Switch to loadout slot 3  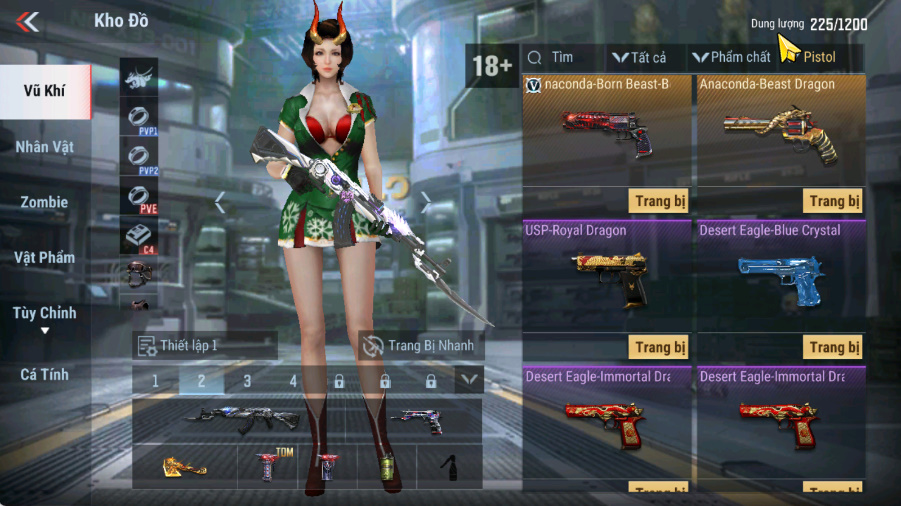(x=247, y=381)
